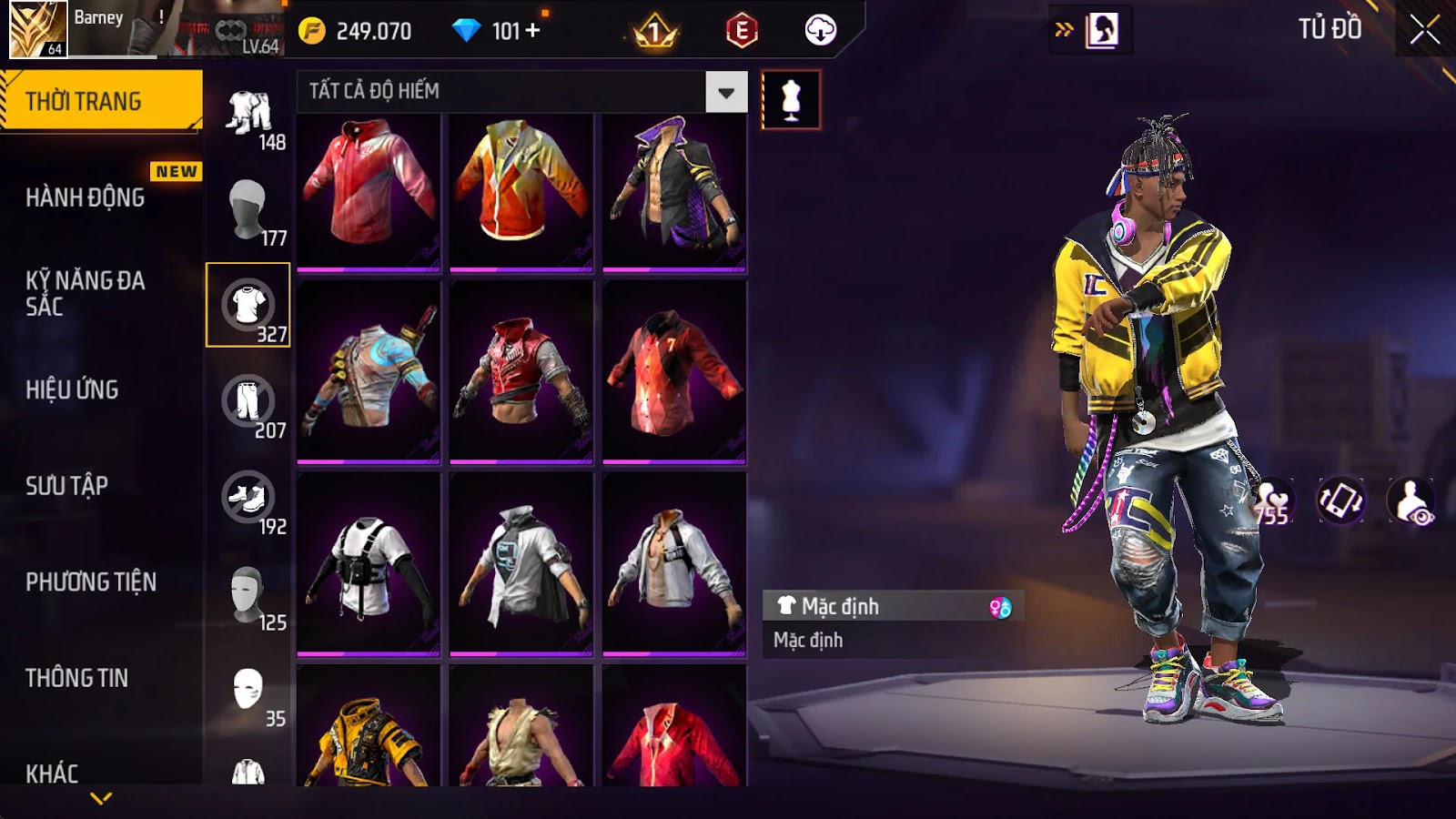
Task: Switch to the THÔNG TIN tab
Action: 76,678
